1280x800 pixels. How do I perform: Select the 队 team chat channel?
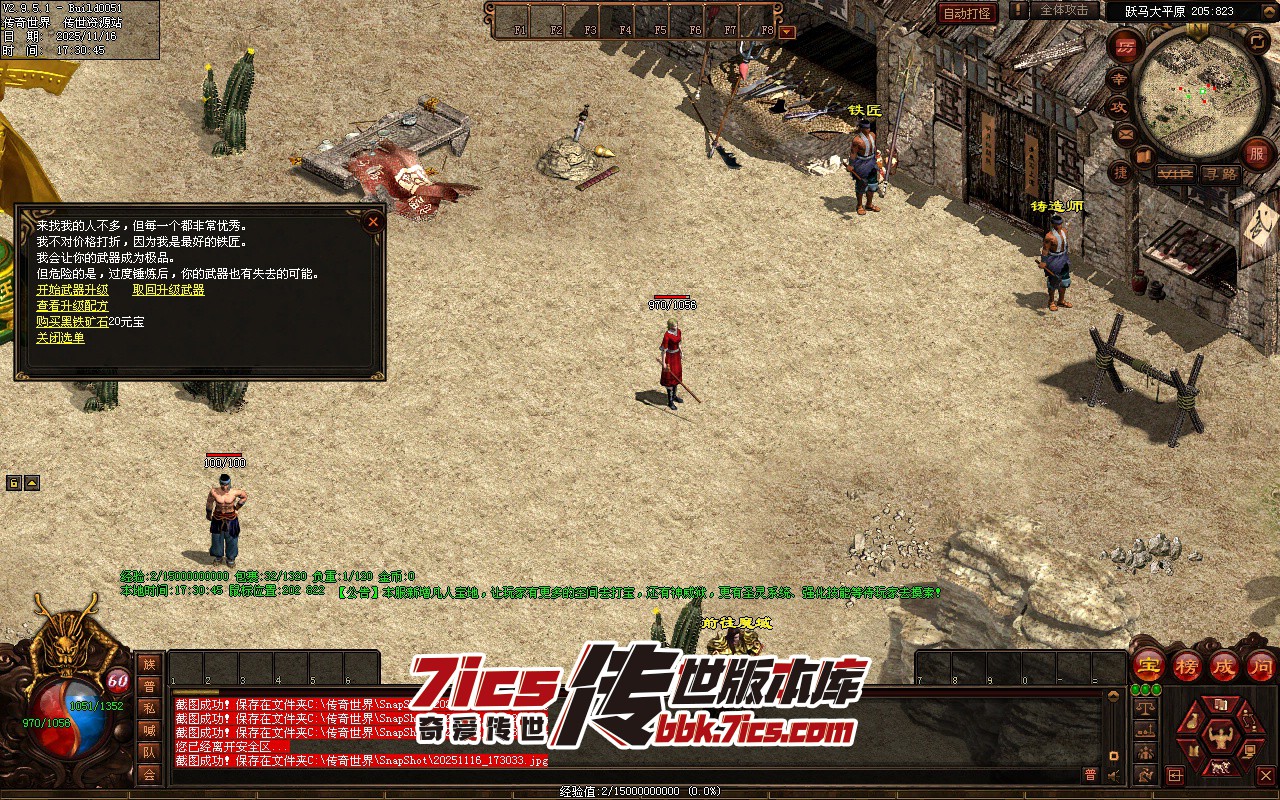click(149, 752)
